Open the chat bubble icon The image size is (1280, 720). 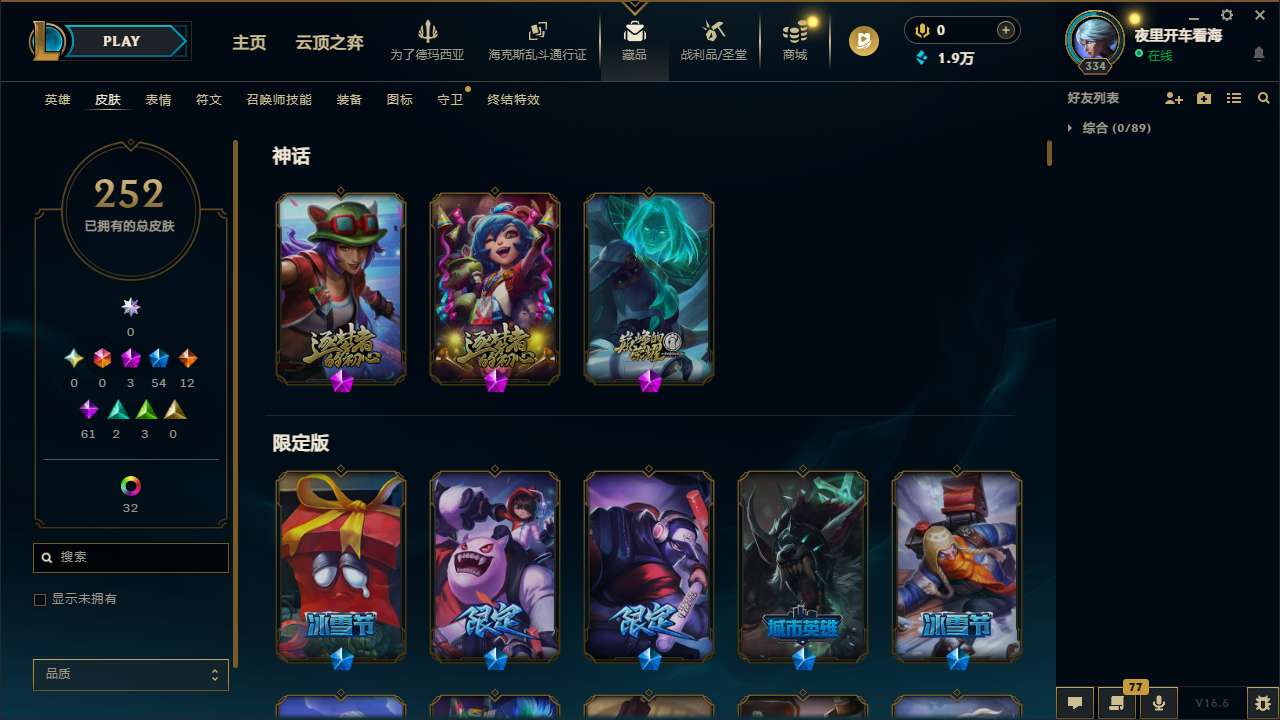(x=1075, y=703)
